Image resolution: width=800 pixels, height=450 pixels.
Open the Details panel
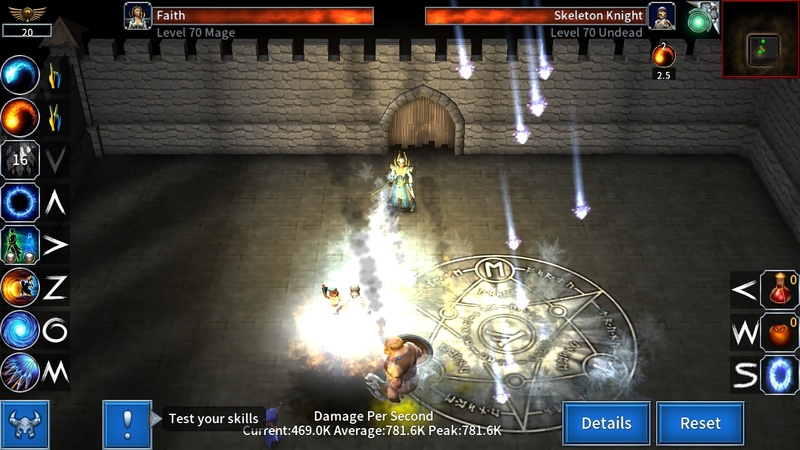point(606,423)
